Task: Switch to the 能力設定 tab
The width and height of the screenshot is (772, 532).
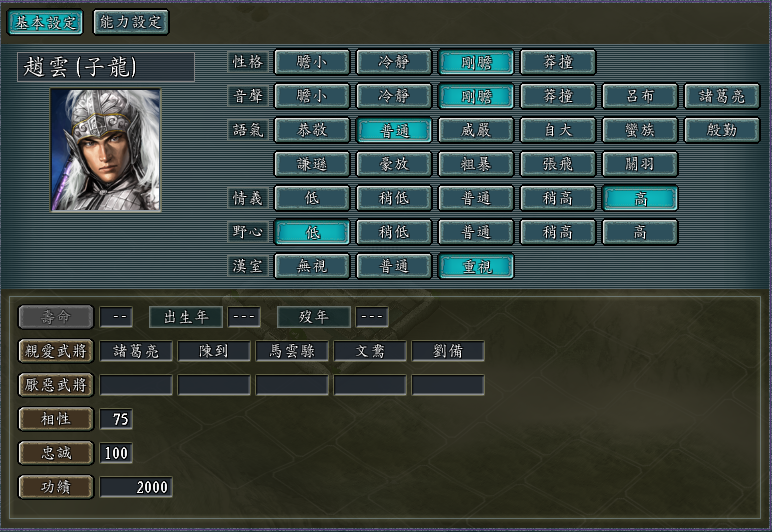Action: [131, 22]
